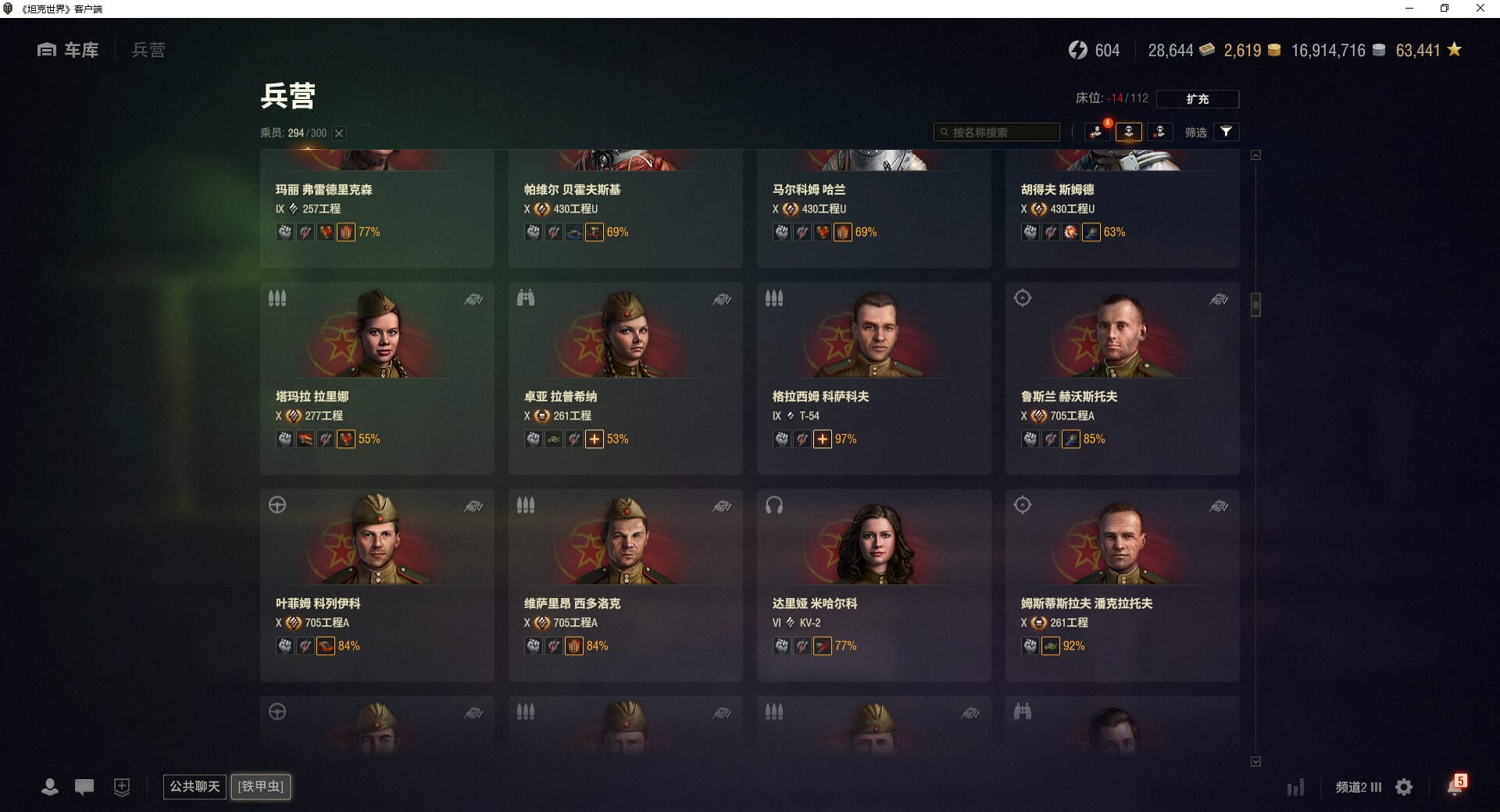Open the settings gear icon
1500x812 pixels.
[x=1404, y=787]
